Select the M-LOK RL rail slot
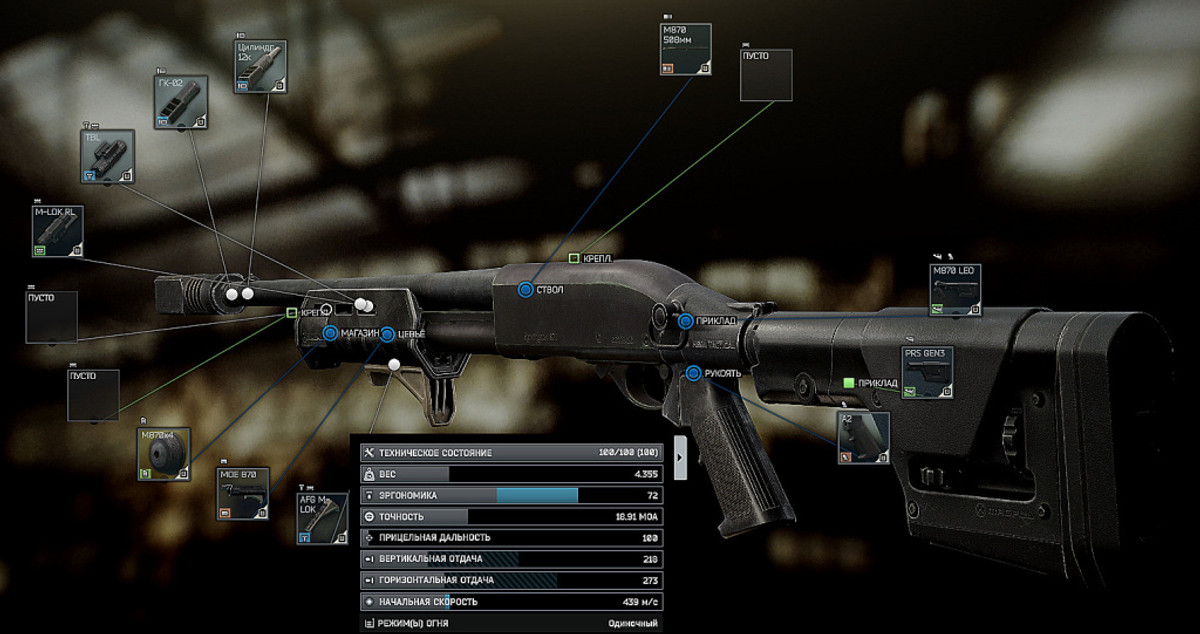1200x634 pixels. pos(59,231)
